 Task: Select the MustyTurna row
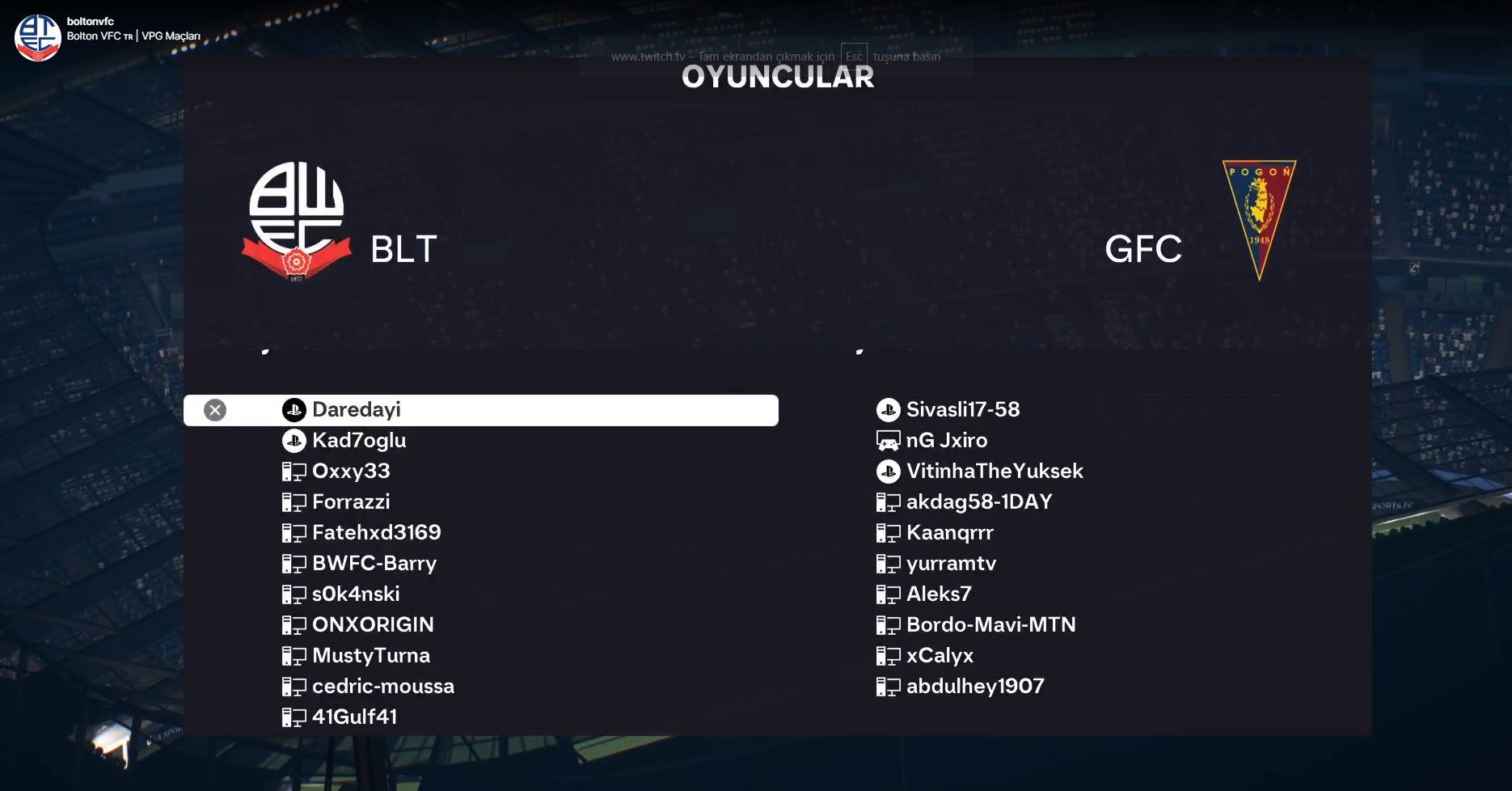click(370, 656)
